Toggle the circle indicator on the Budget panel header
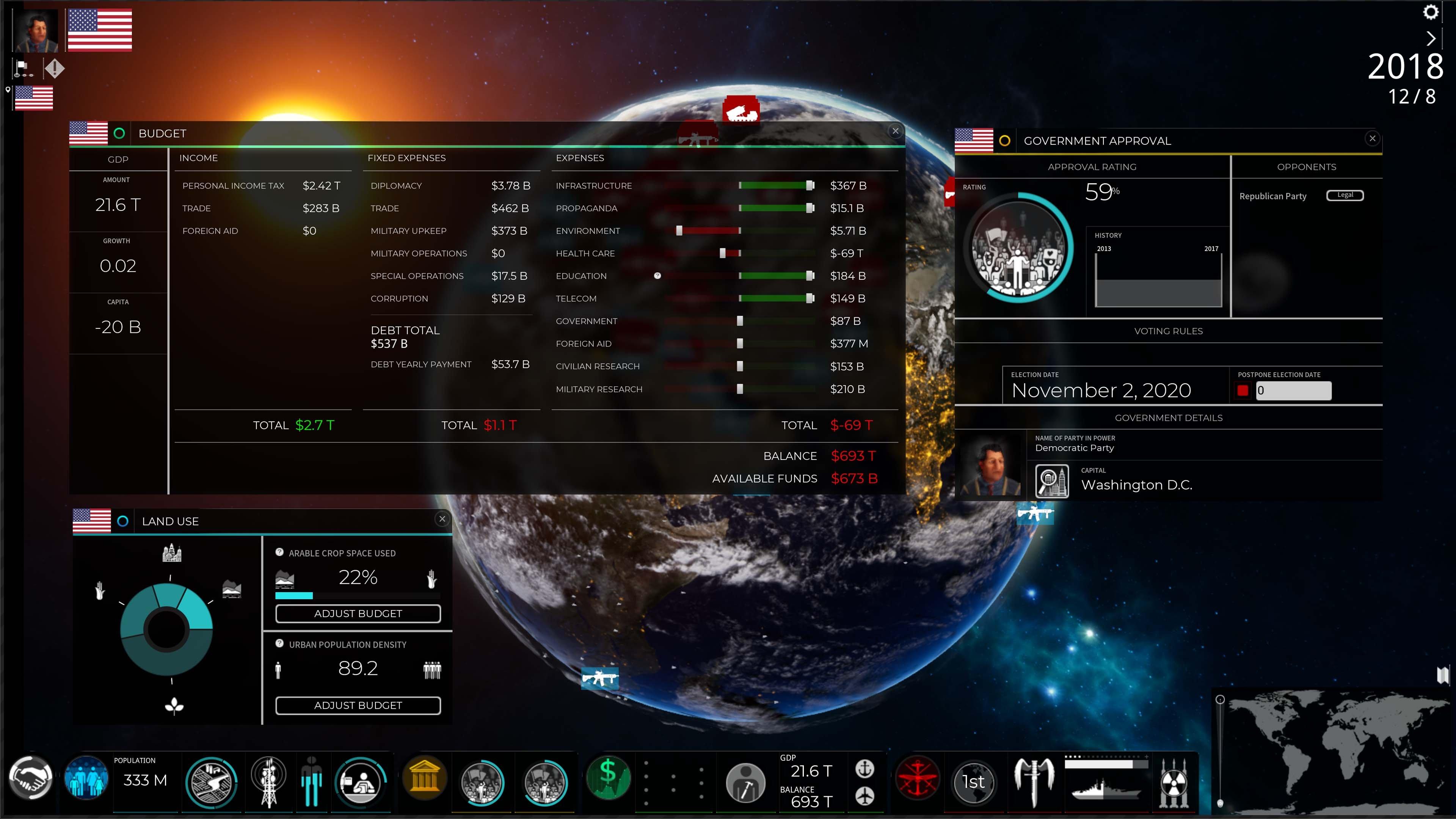 (119, 133)
